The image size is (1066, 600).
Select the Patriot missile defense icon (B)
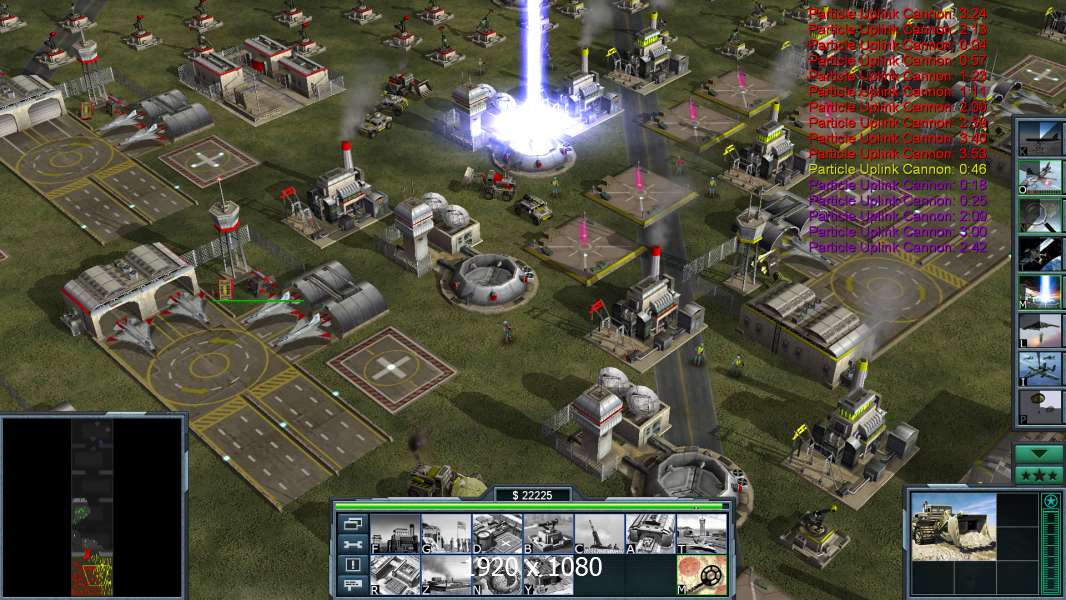click(x=548, y=533)
